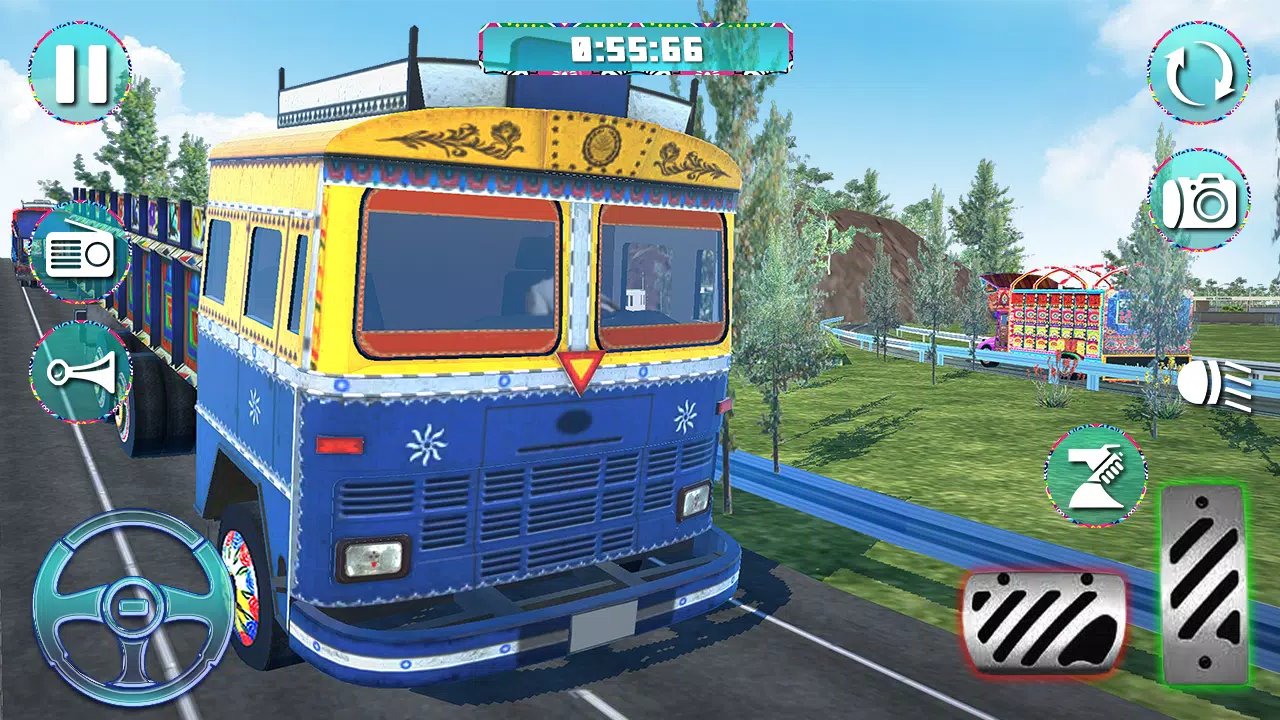
Task: Turn on the radio
Action: pyautogui.click(x=80, y=253)
